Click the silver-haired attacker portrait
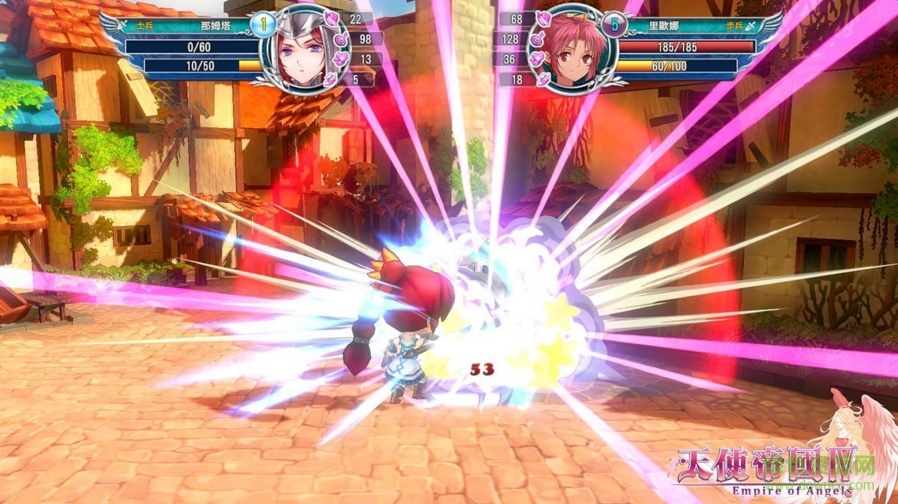Screen dimensions: 898x504 310,50
